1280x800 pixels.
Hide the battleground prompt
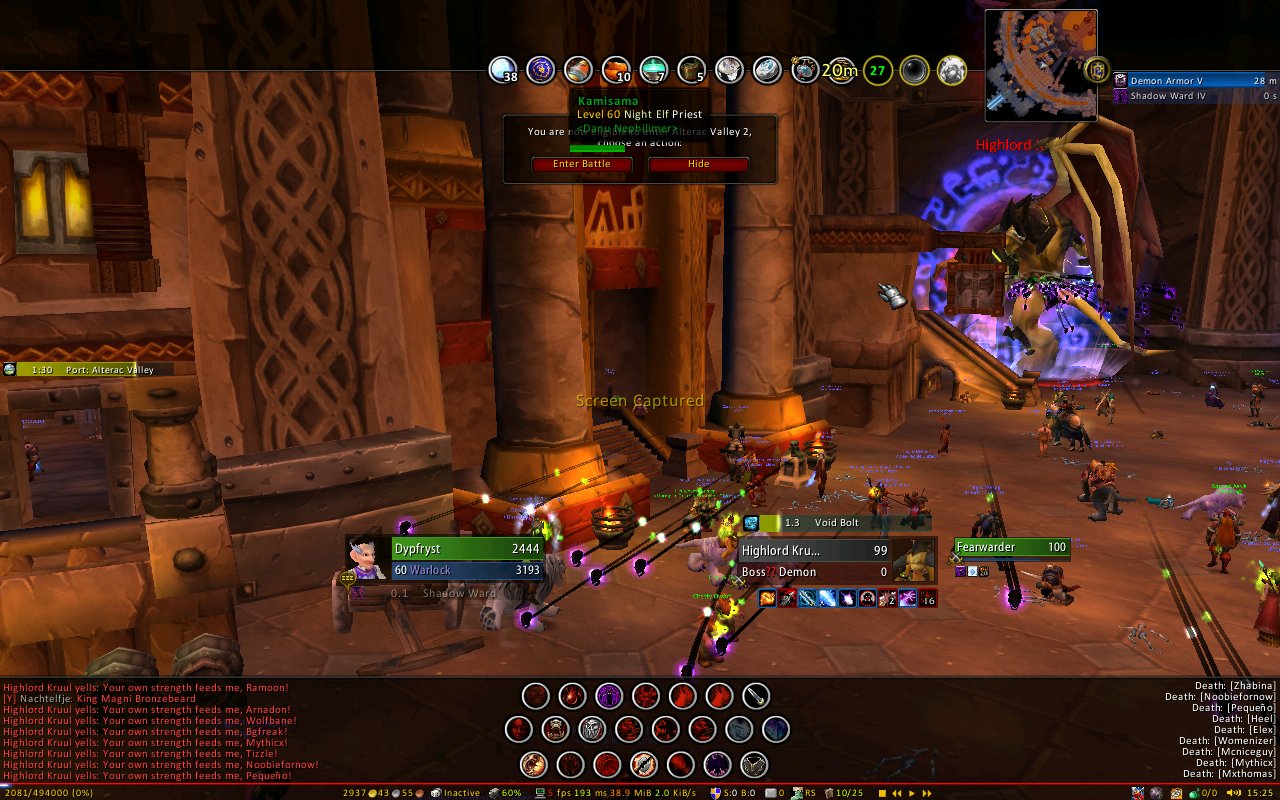click(698, 164)
